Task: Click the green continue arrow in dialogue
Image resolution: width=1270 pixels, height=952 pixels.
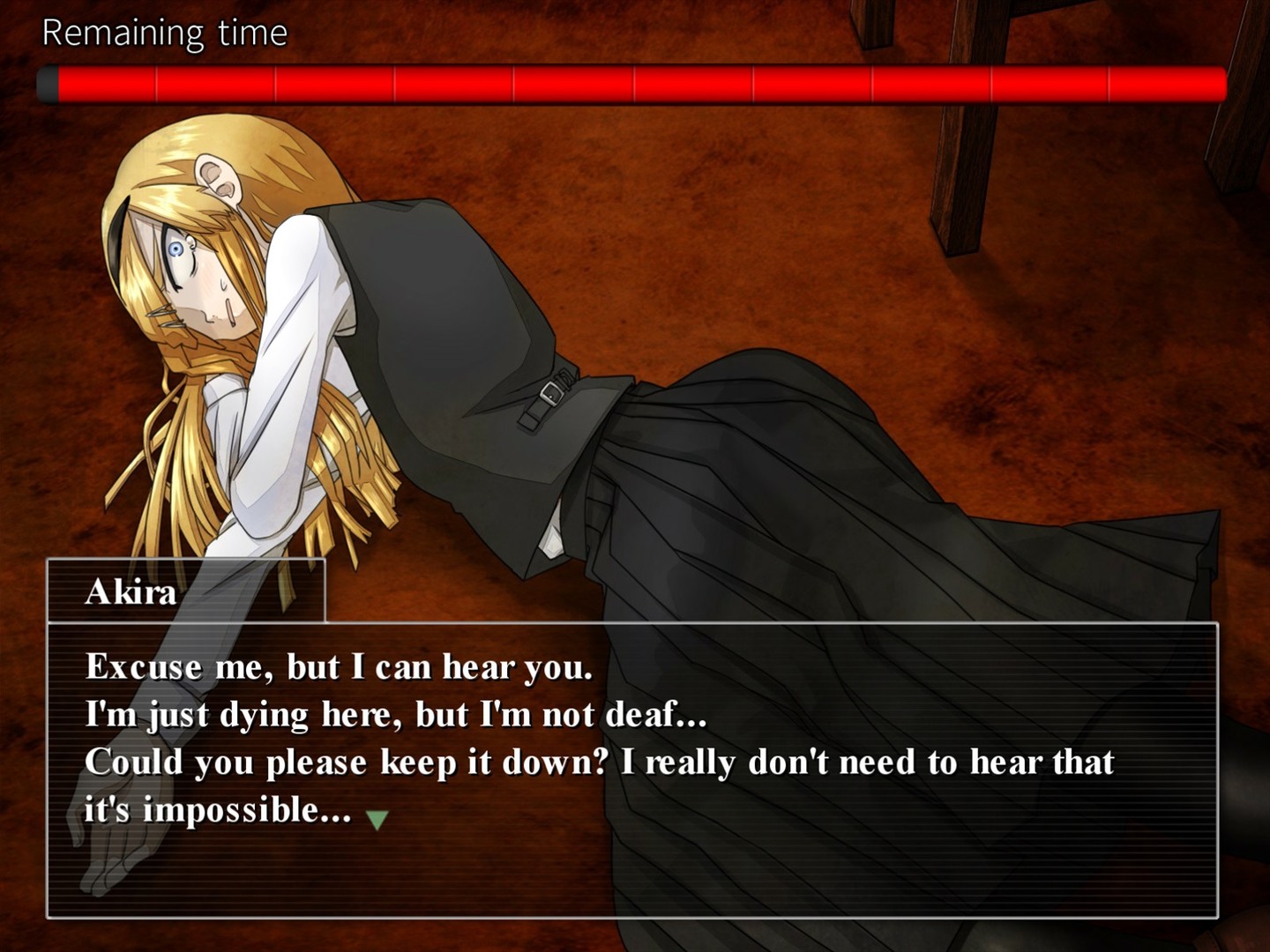Action: click(377, 820)
